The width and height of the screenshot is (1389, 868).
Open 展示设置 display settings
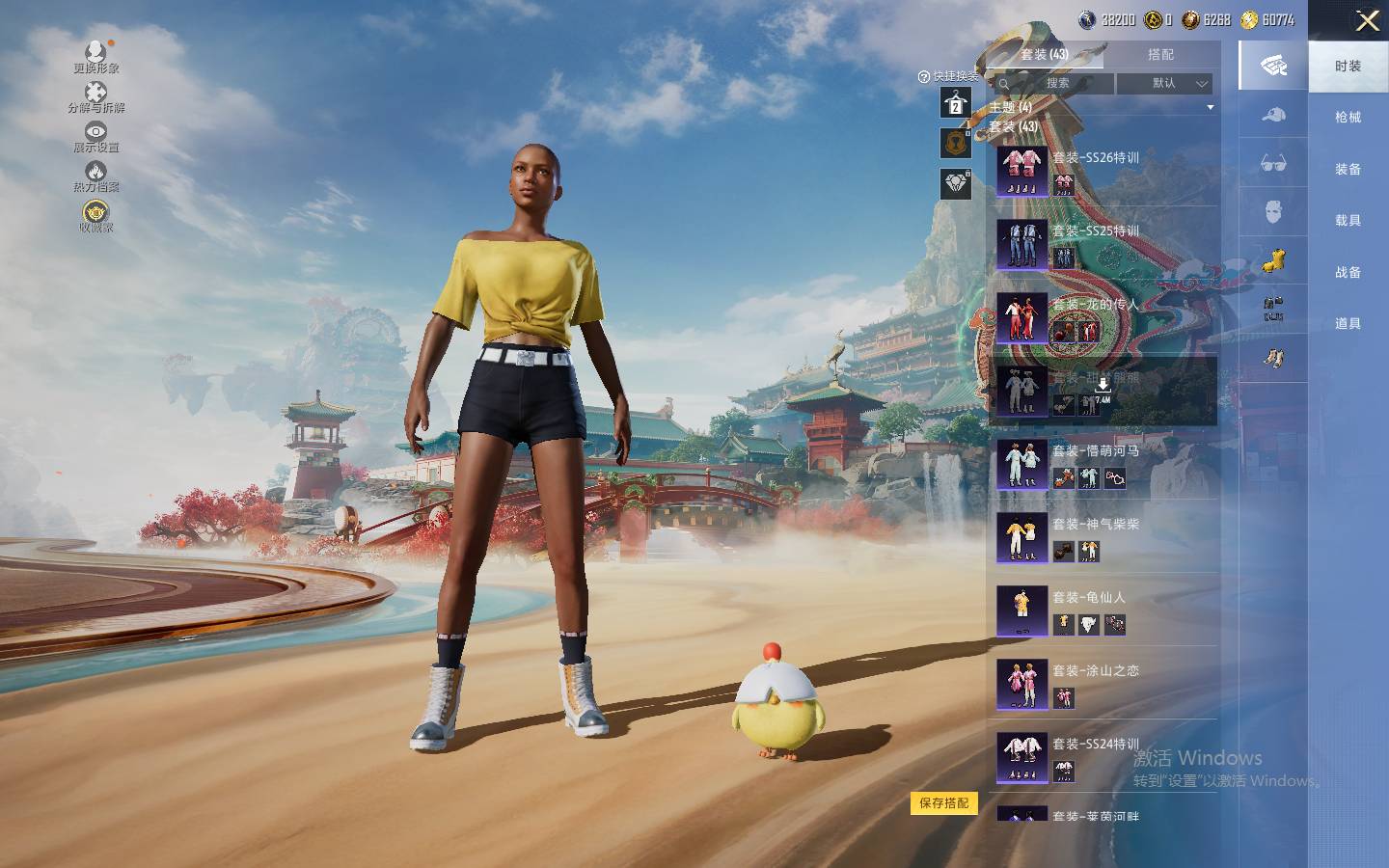coord(95,137)
